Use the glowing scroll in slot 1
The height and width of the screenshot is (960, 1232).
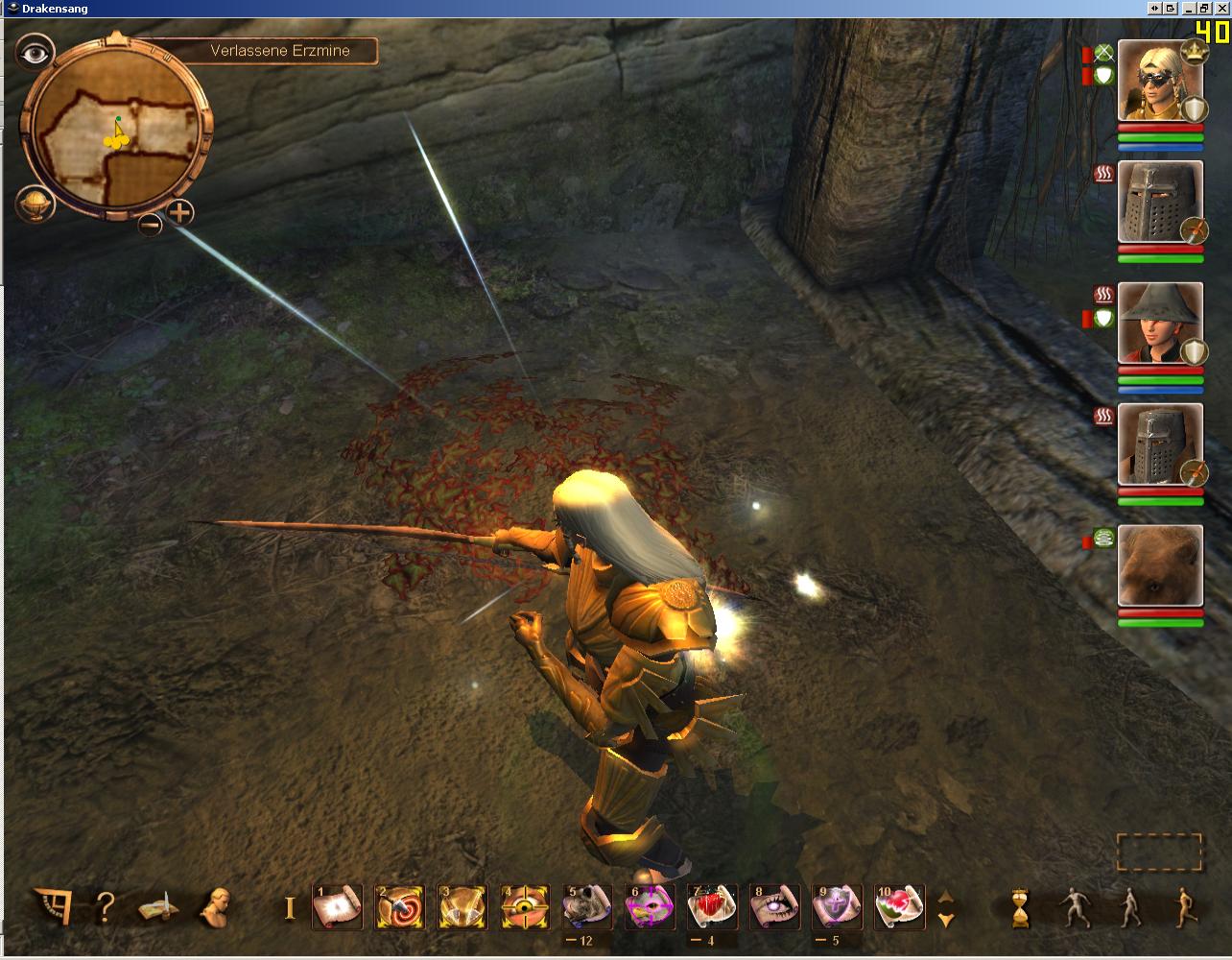point(338,906)
